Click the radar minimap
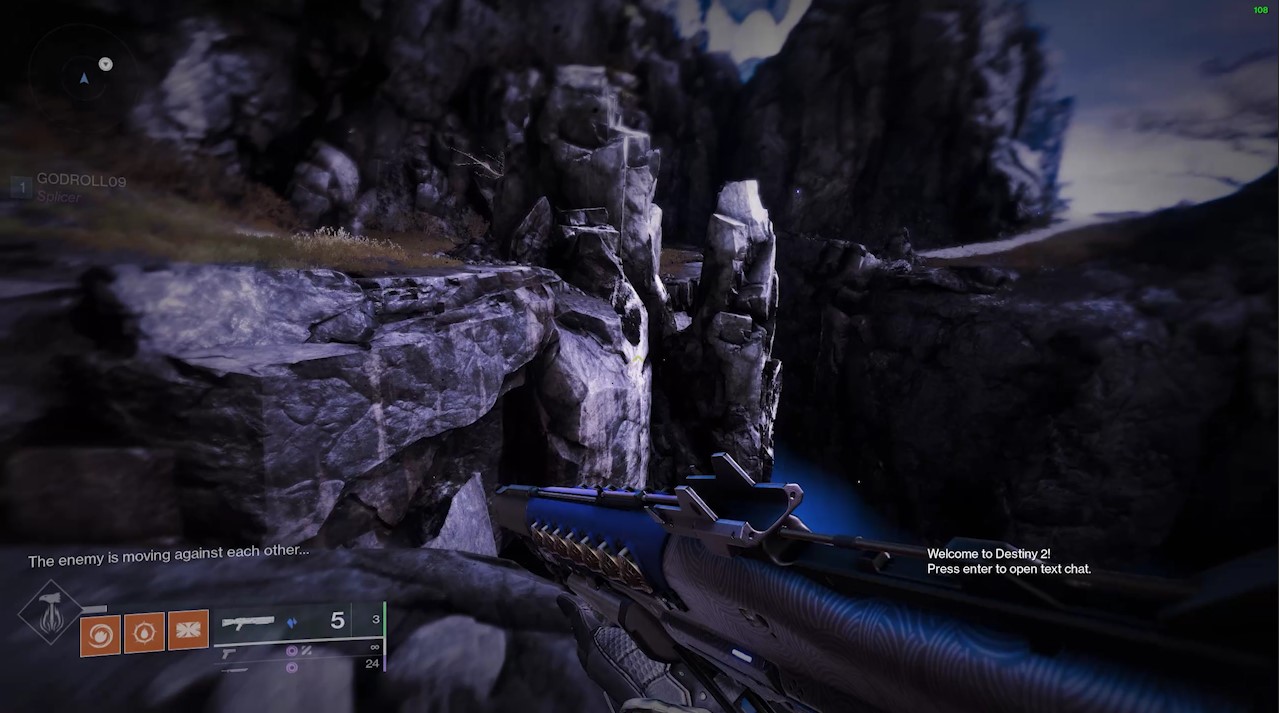The height and width of the screenshot is (713, 1279). [82, 73]
